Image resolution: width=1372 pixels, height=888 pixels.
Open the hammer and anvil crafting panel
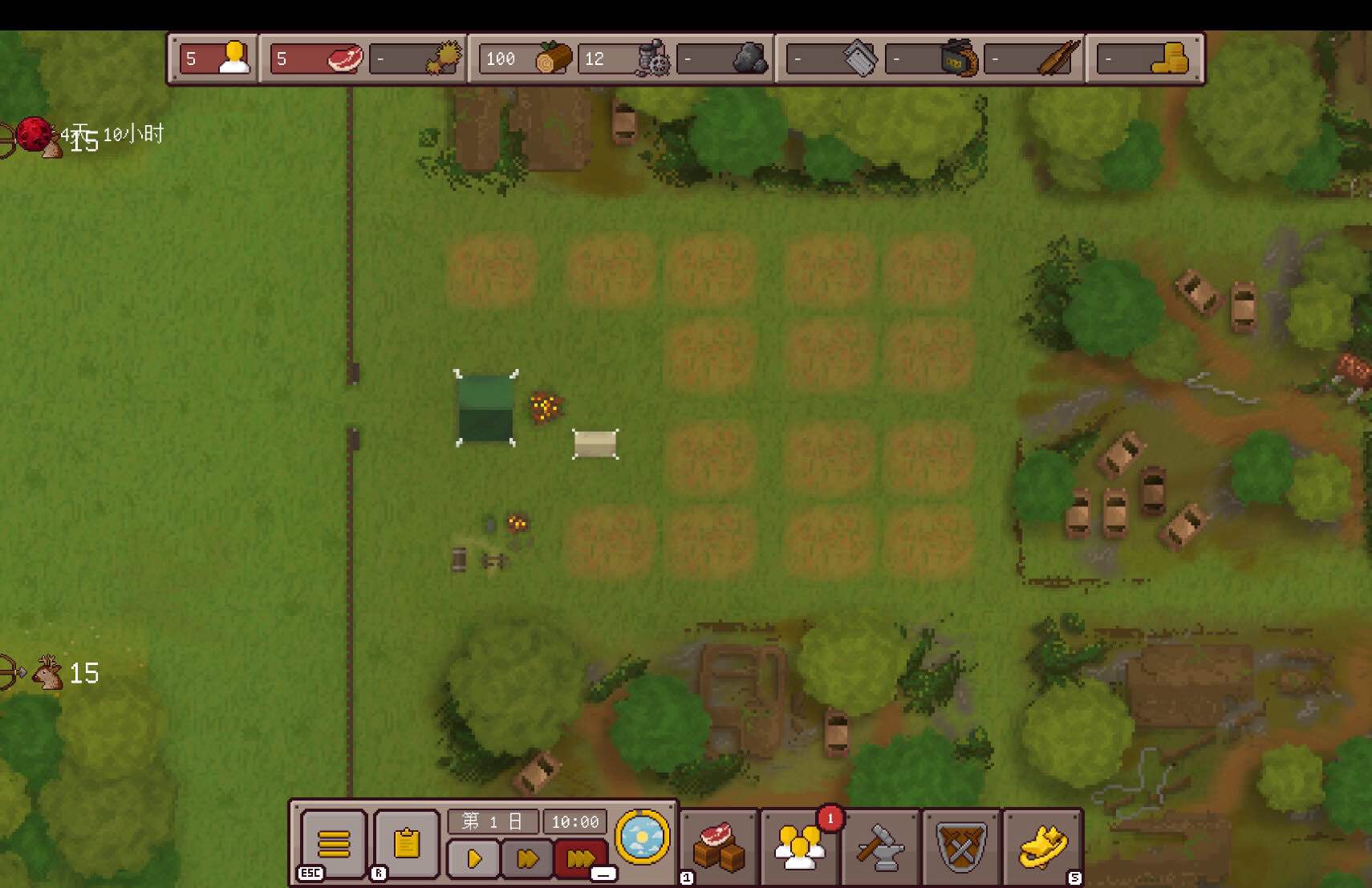[880, 847]
